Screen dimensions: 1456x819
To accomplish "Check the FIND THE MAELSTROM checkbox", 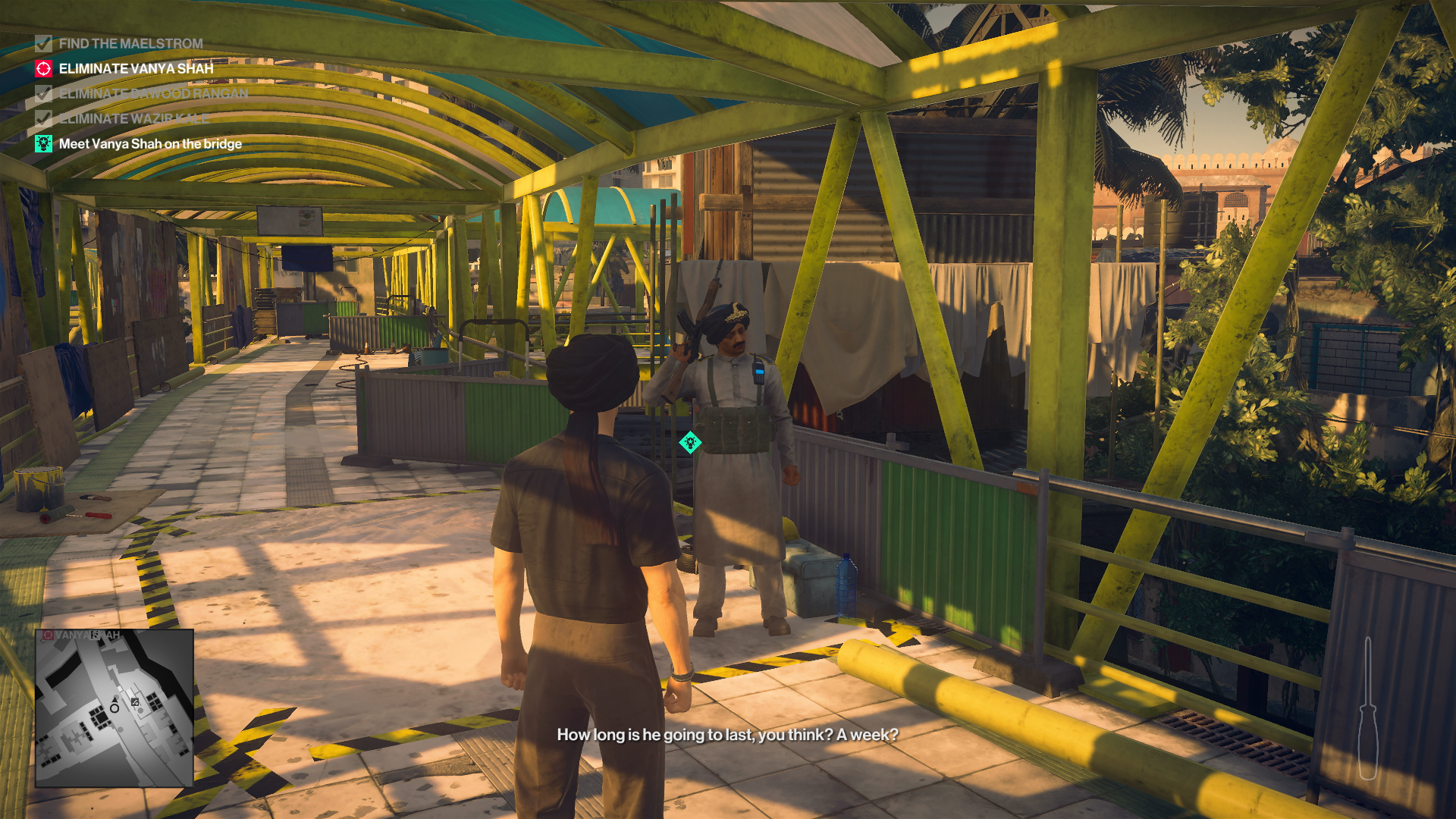I will tap(43, 44).
